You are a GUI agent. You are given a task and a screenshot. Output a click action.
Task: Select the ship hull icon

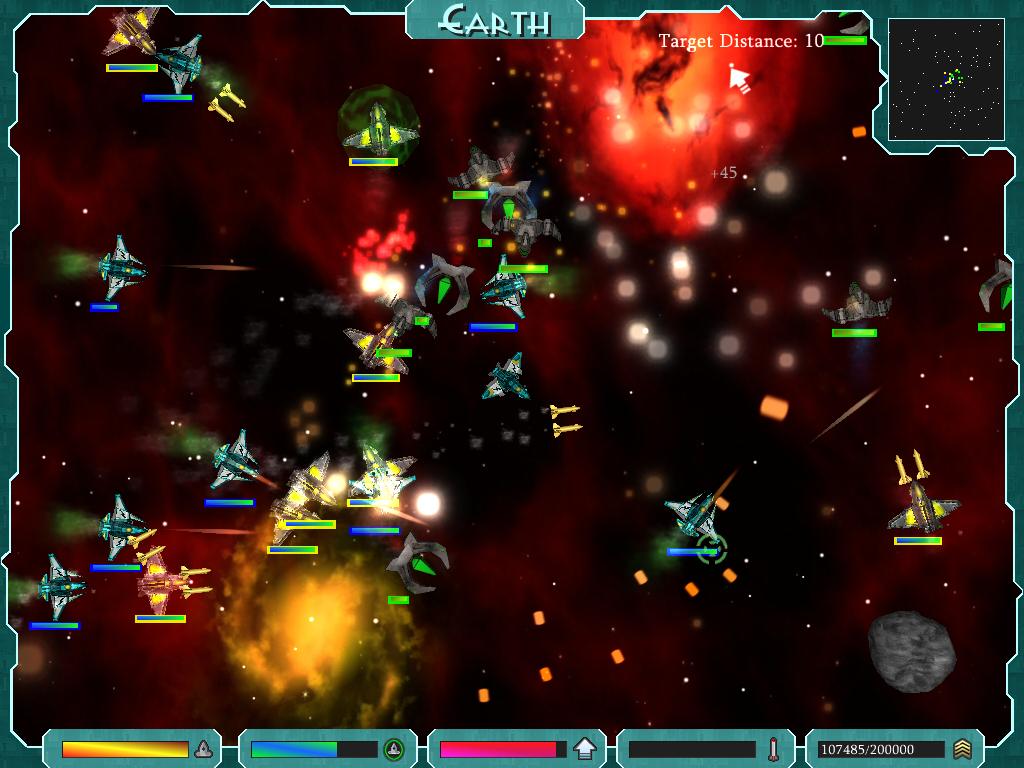[x=203, y=748]
